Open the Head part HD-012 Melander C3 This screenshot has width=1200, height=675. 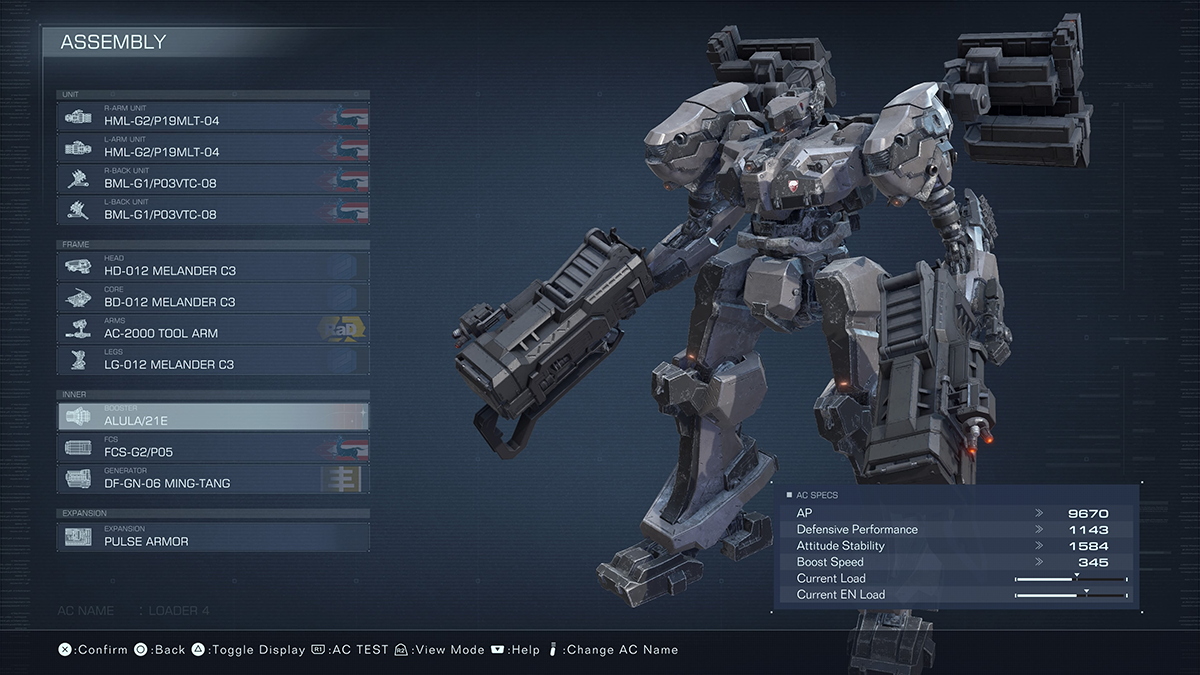point(213,266)
